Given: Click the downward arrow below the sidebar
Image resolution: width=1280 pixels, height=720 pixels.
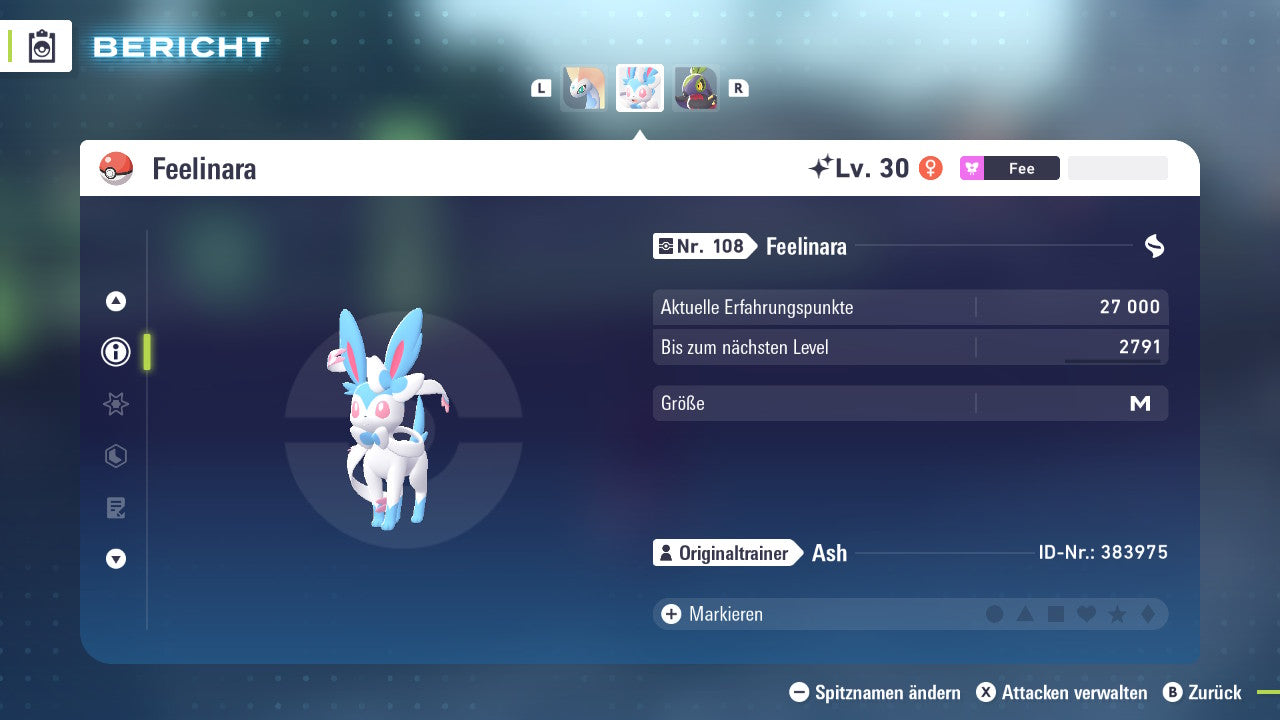Looking at the screenshot, I should [x=115, y=559].
